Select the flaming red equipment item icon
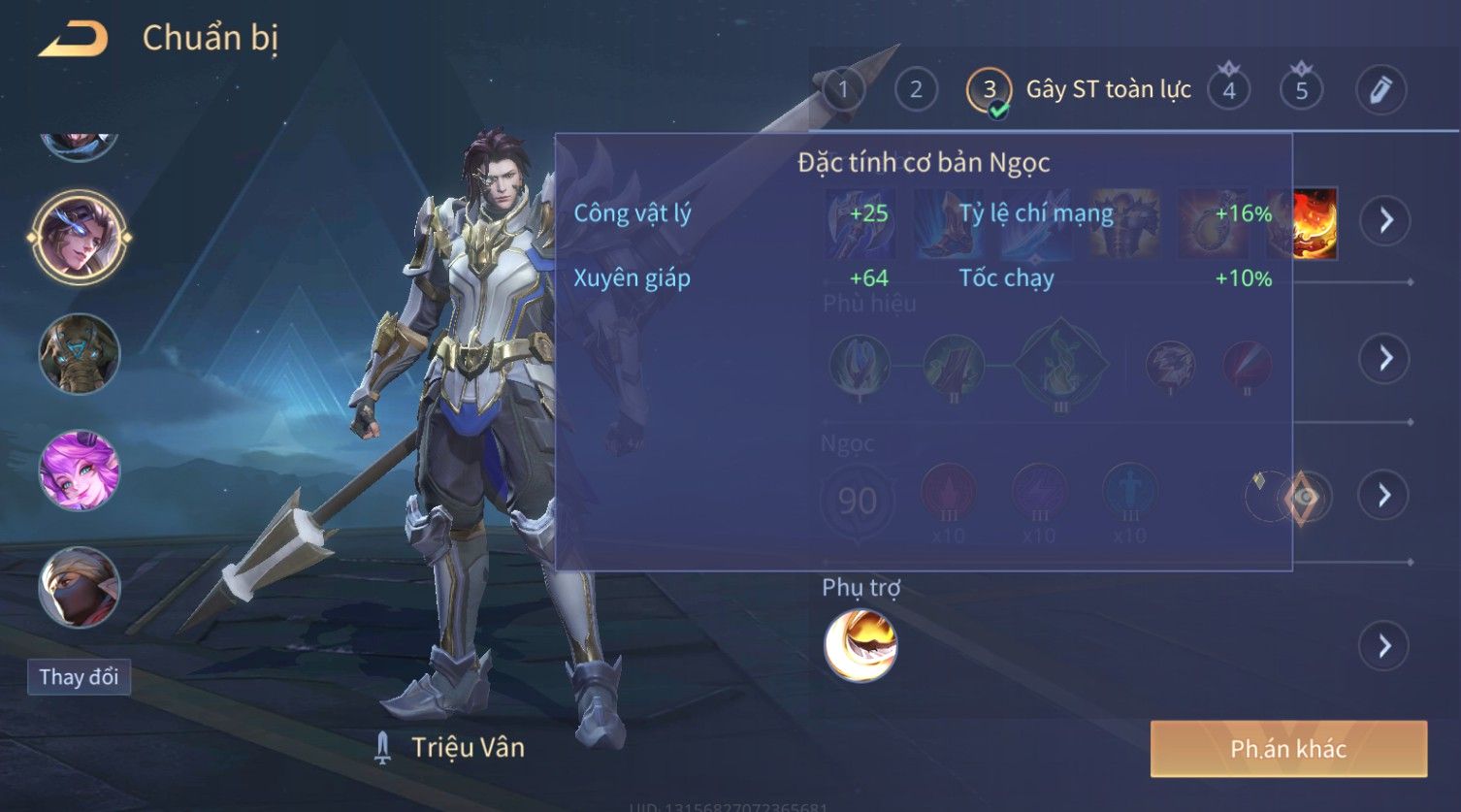Screen dimensions: 1461x812 click(1315, 223)
